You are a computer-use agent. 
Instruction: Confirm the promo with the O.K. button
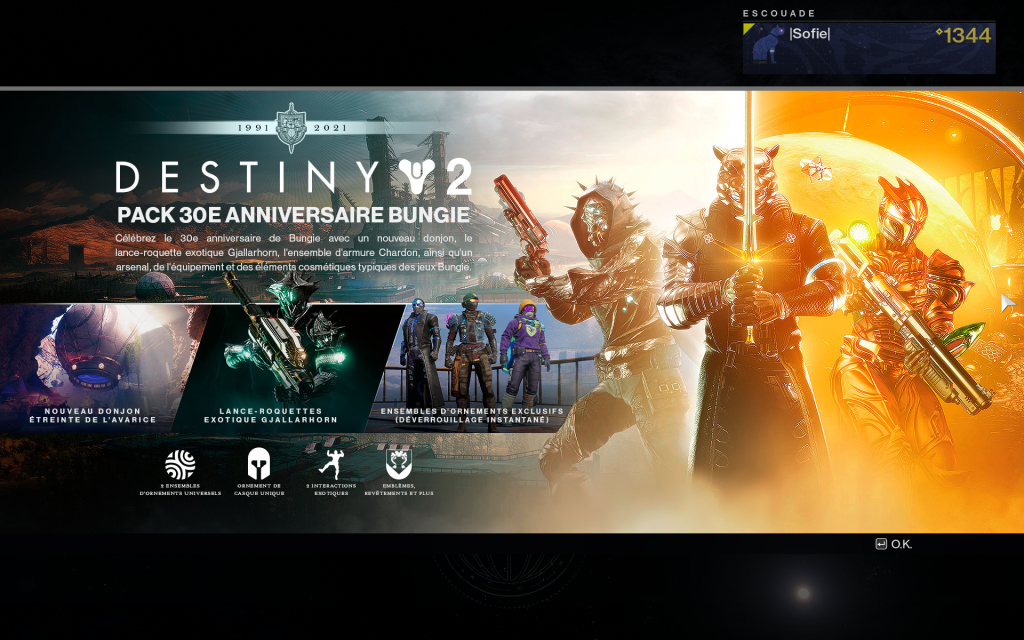click(x=894, y=544)
